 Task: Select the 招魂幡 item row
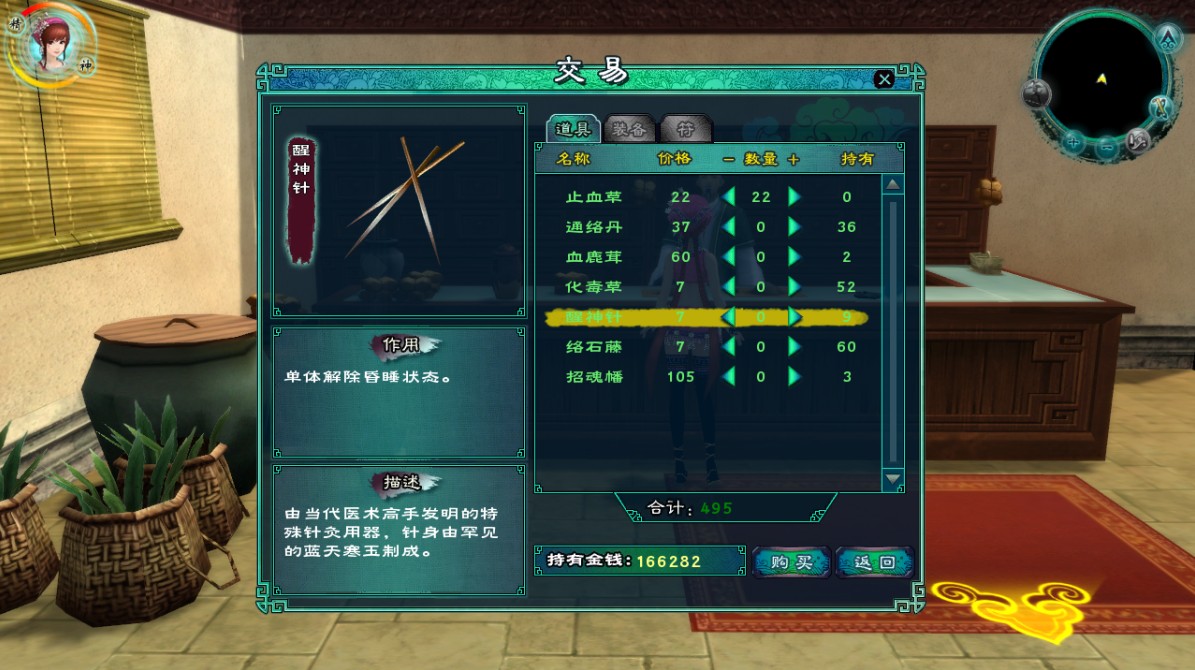tap(594, 377)
